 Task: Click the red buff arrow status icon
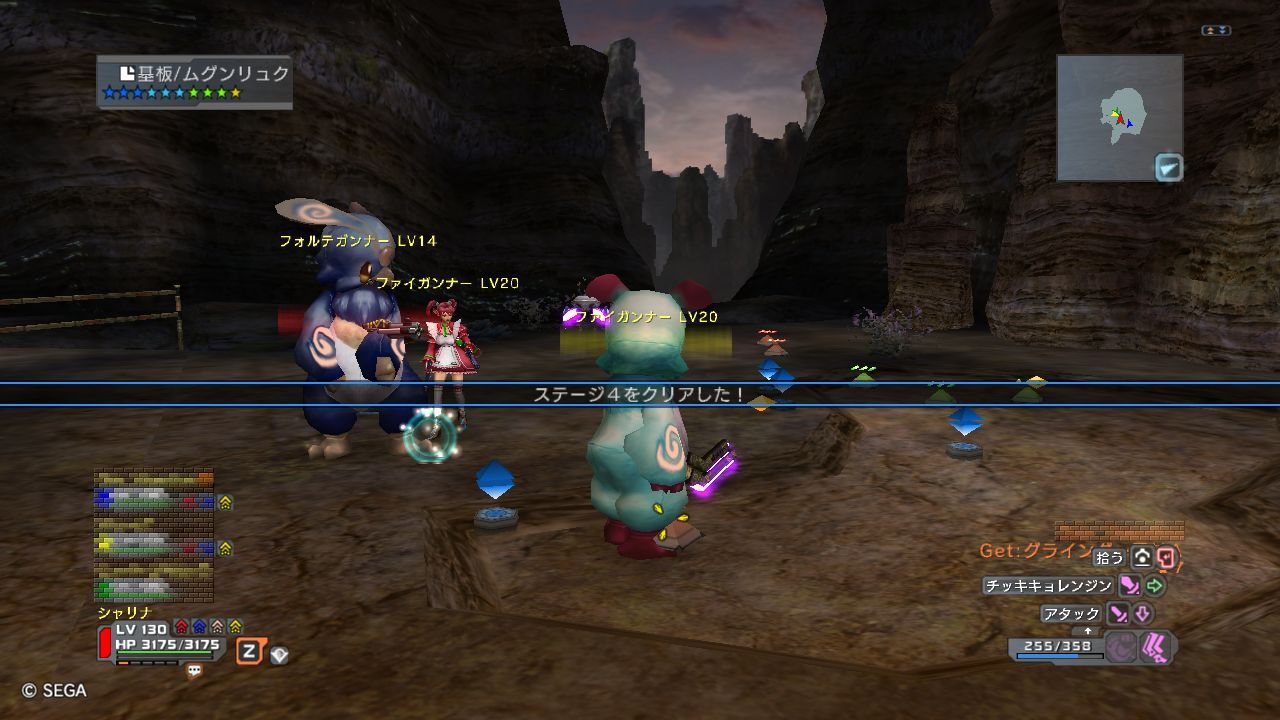(181, 627)
